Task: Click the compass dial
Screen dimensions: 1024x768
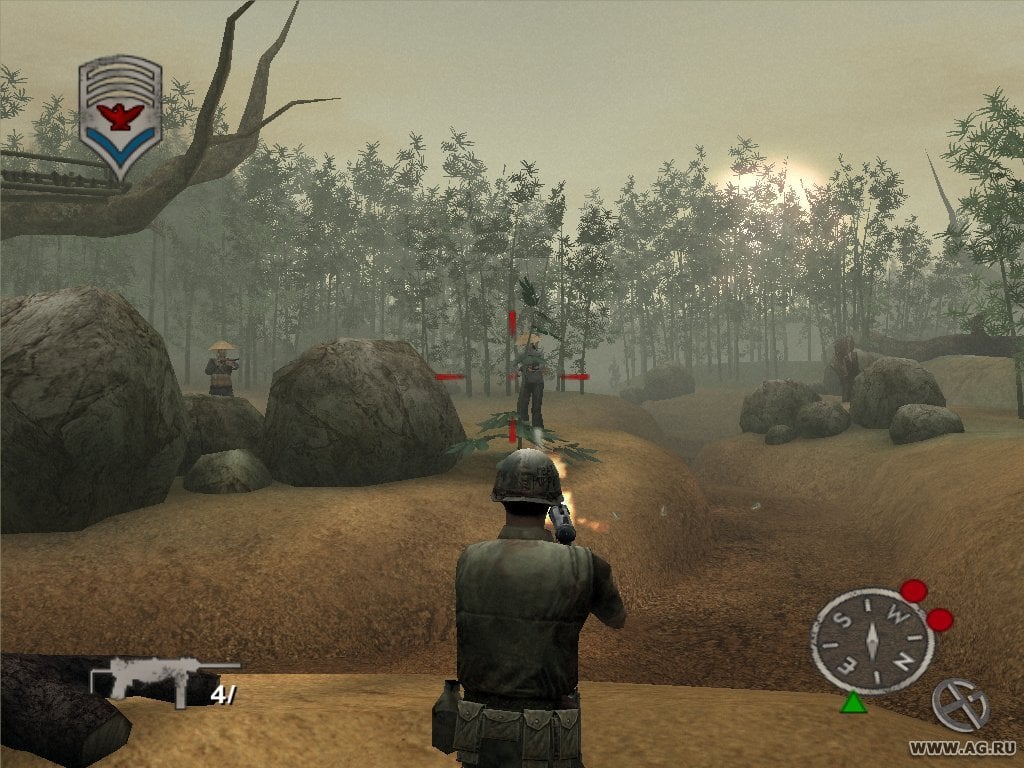Action: [871, 641]
